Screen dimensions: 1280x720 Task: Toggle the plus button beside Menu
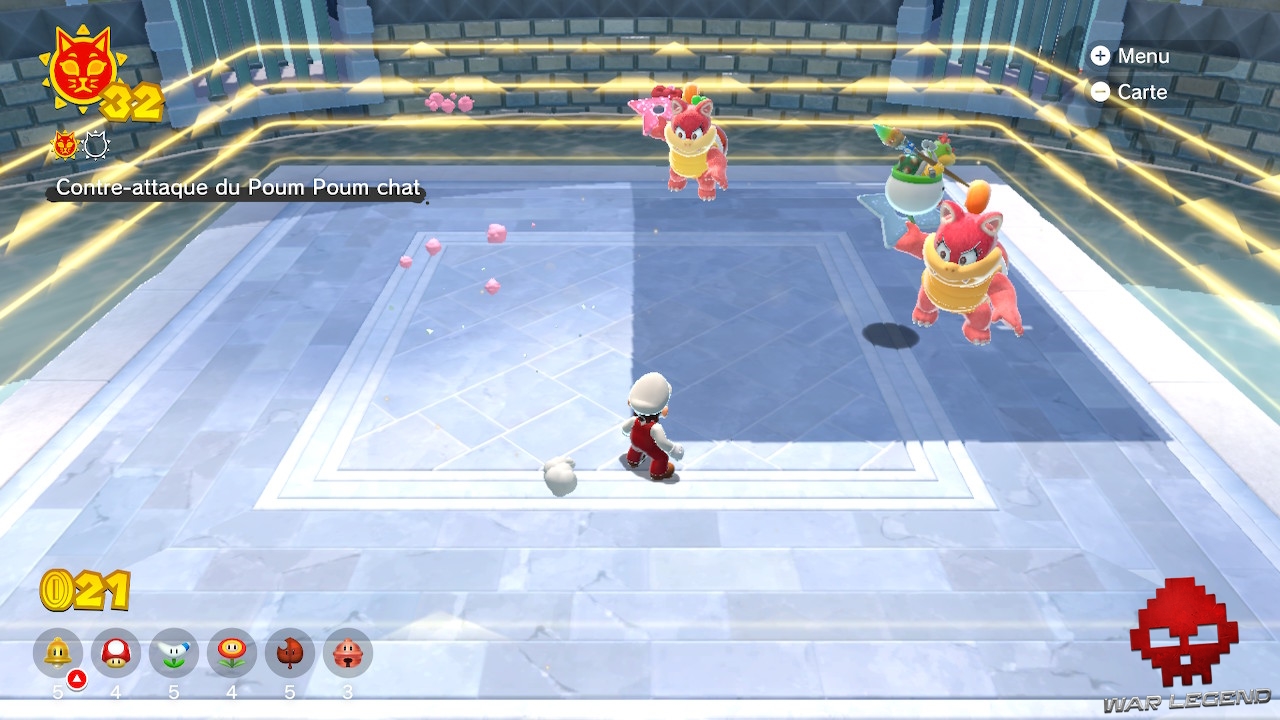(x=1101, y=56)
